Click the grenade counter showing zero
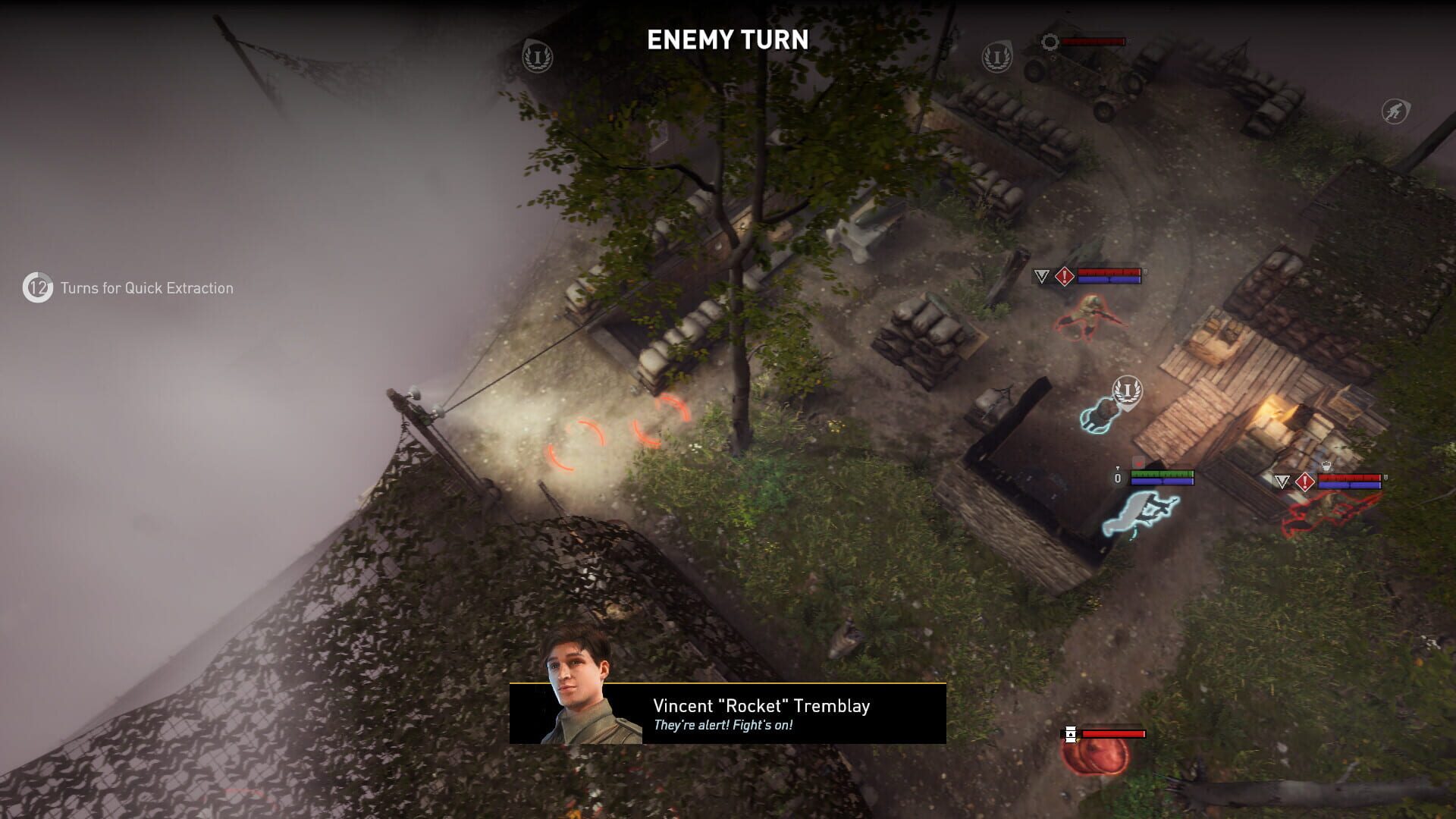Viewport: 1456px width, 819px height. (1117, 479)
